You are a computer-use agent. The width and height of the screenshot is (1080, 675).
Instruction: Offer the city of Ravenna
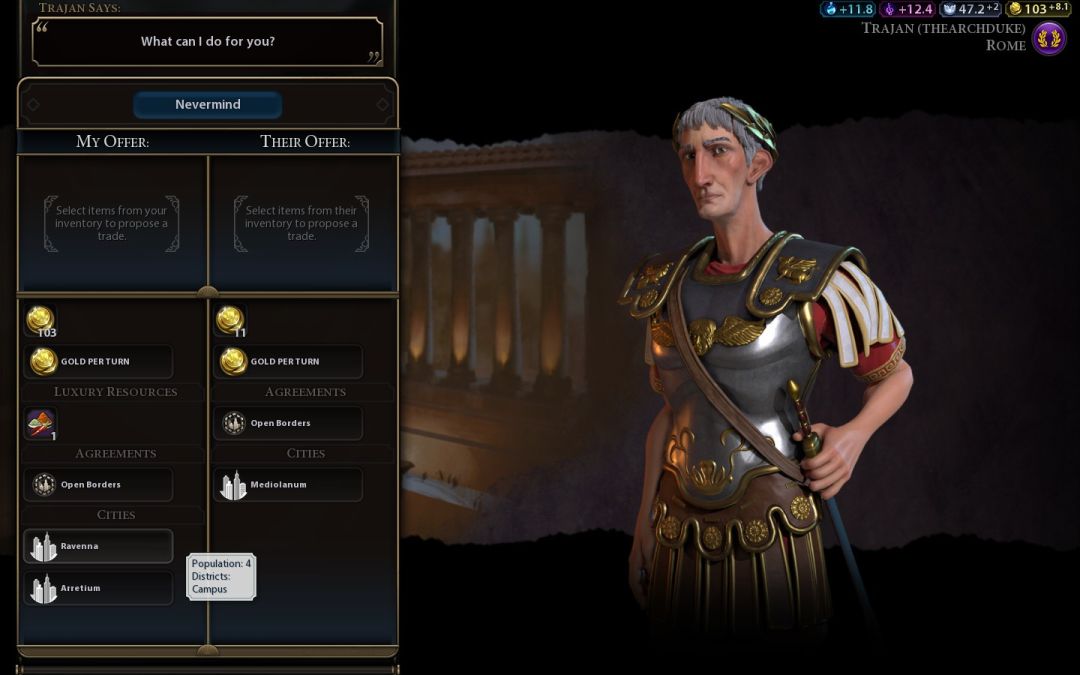(98, 546)
